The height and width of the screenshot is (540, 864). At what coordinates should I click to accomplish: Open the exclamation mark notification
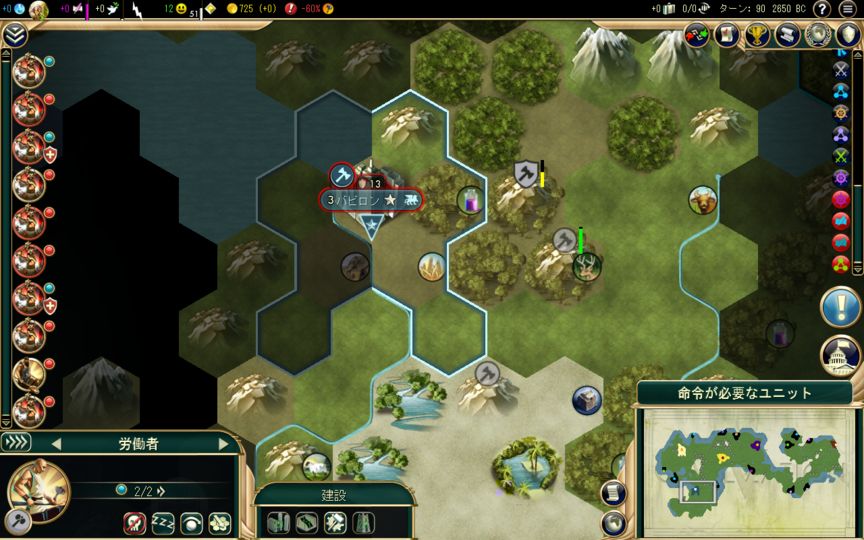840,308
